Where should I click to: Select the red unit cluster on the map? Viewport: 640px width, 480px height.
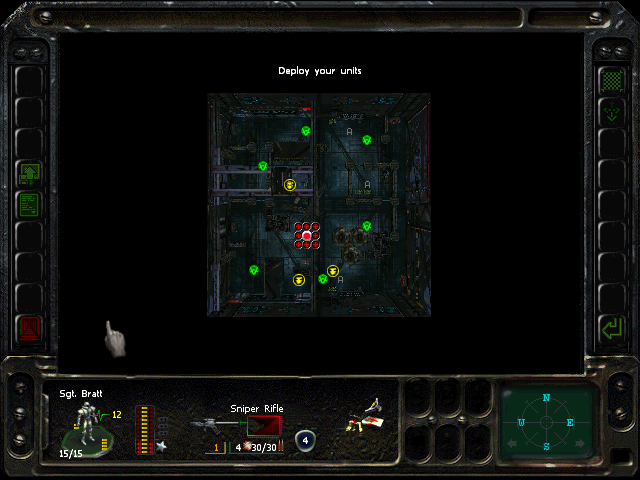coord(307,236)
